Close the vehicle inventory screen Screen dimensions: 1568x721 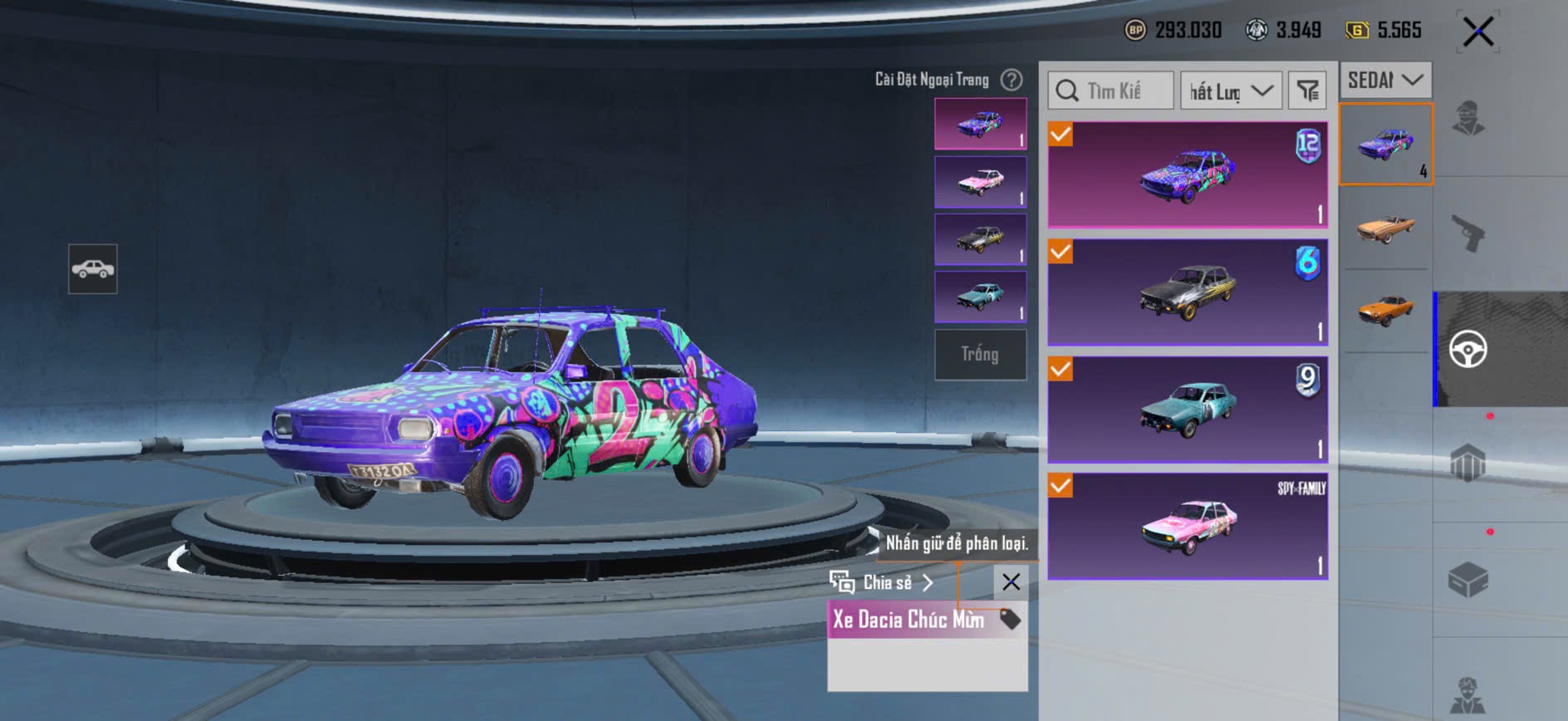[1478, 32]
